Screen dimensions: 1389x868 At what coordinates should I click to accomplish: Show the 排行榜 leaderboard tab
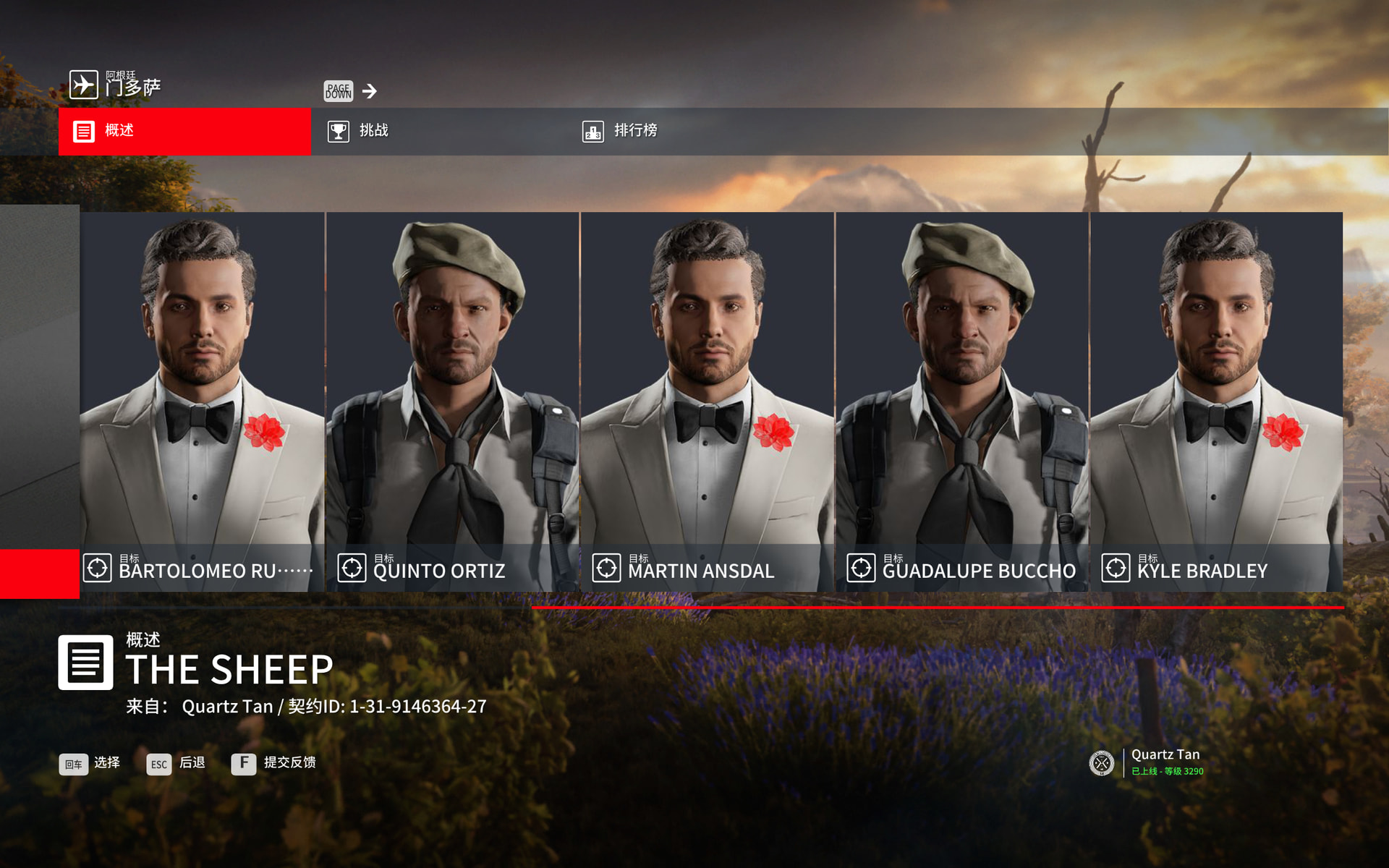(x=692, y=131)
